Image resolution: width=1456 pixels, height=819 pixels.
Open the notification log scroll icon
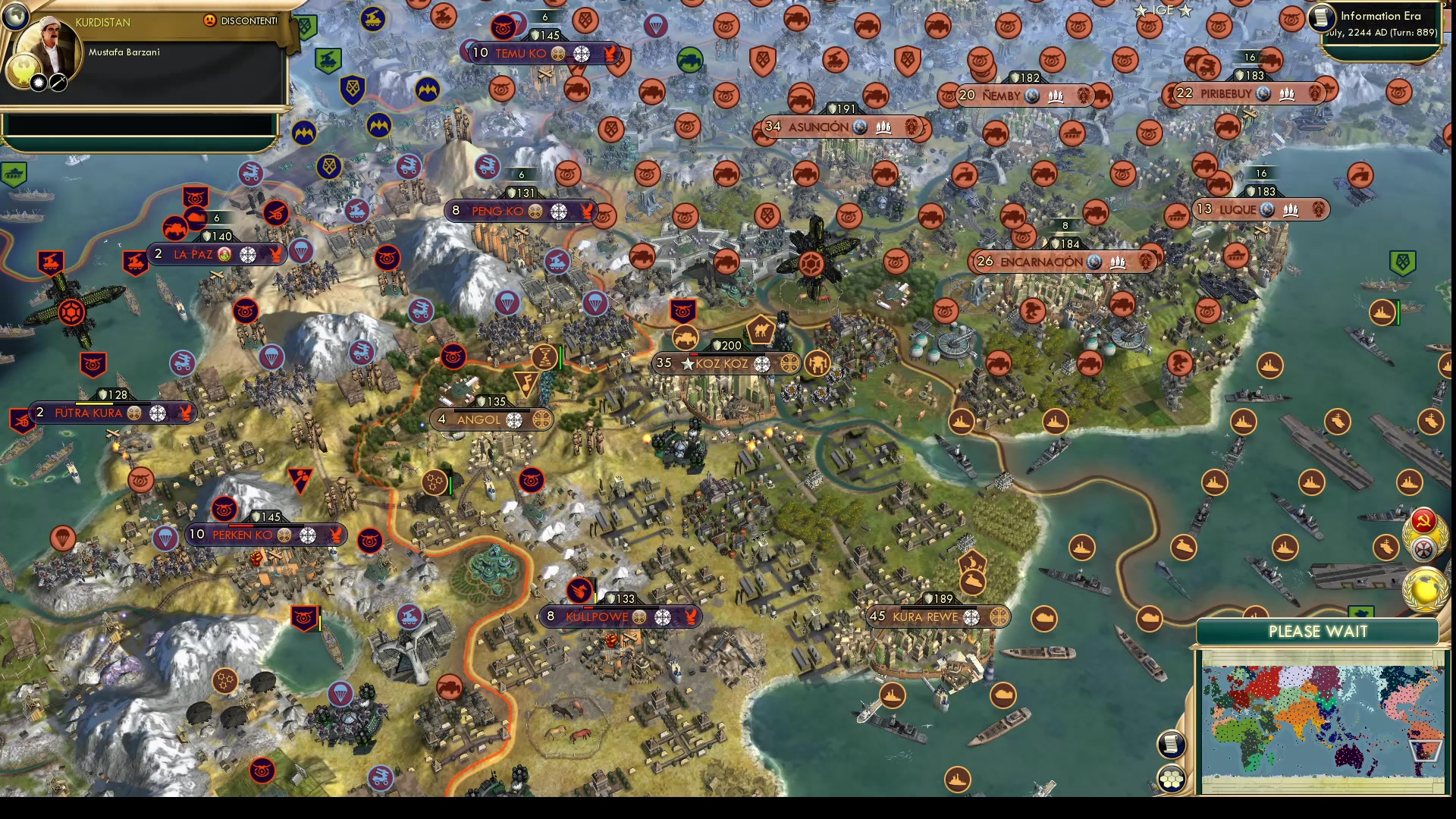(1171, 745)
